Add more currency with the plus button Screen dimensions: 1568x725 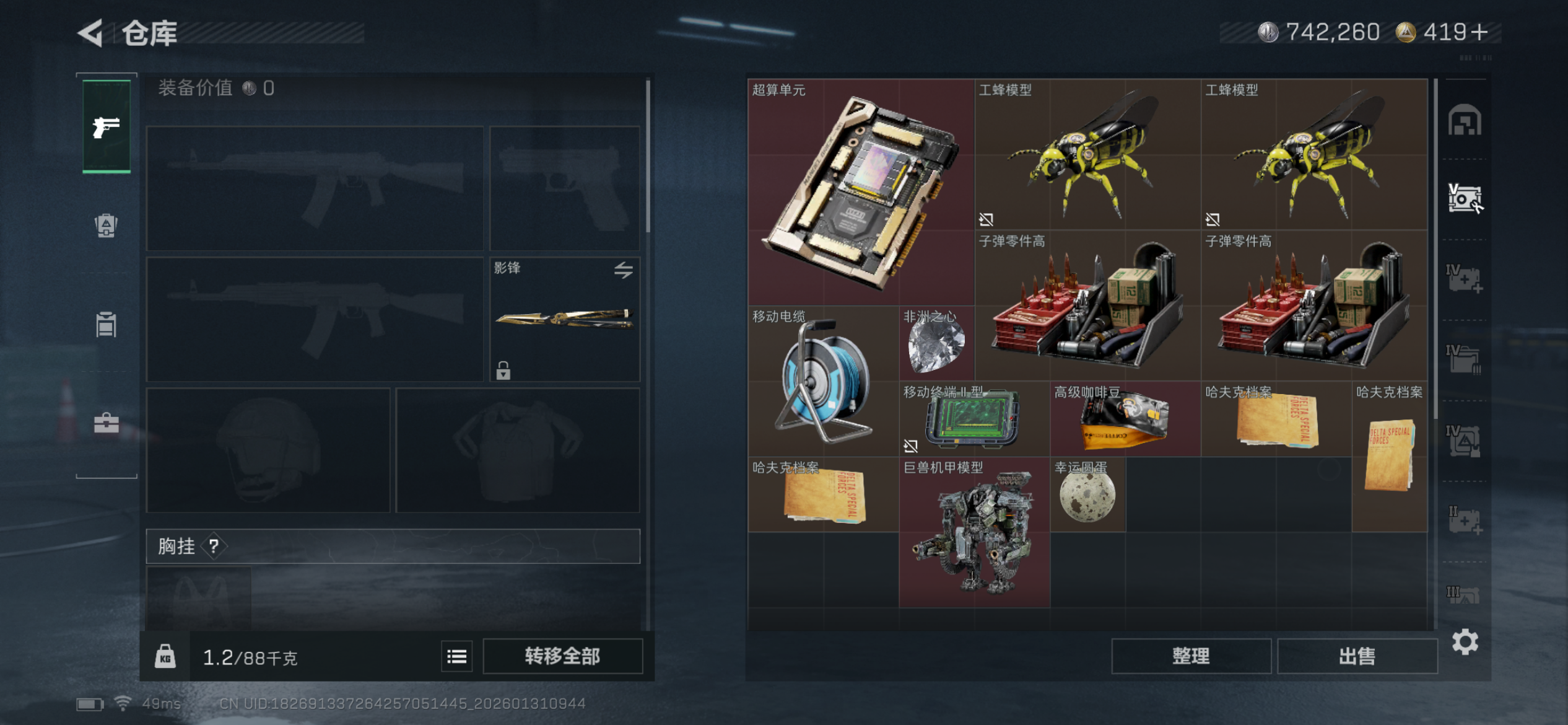1479,32
